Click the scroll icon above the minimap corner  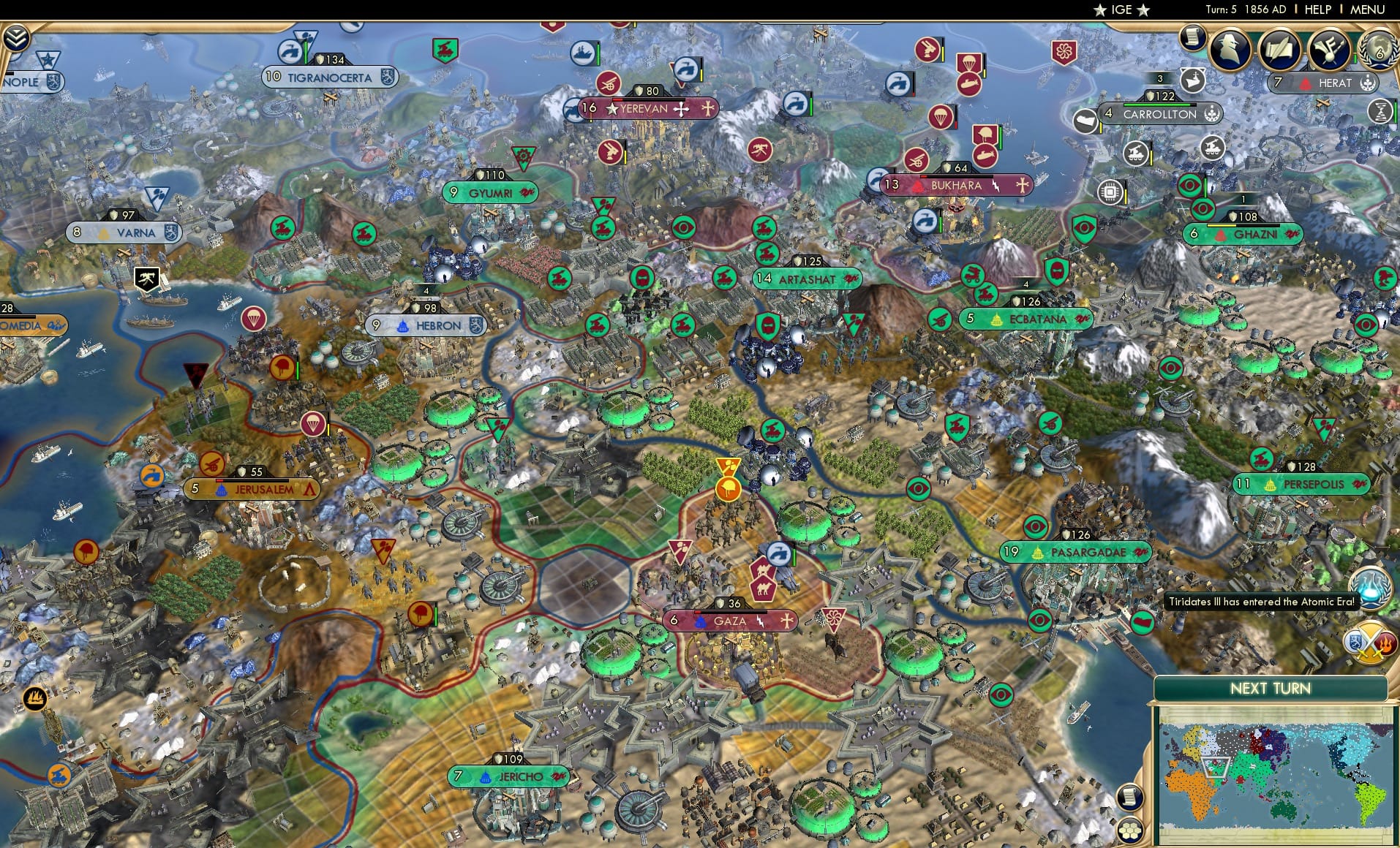(x=1129, y=797)
